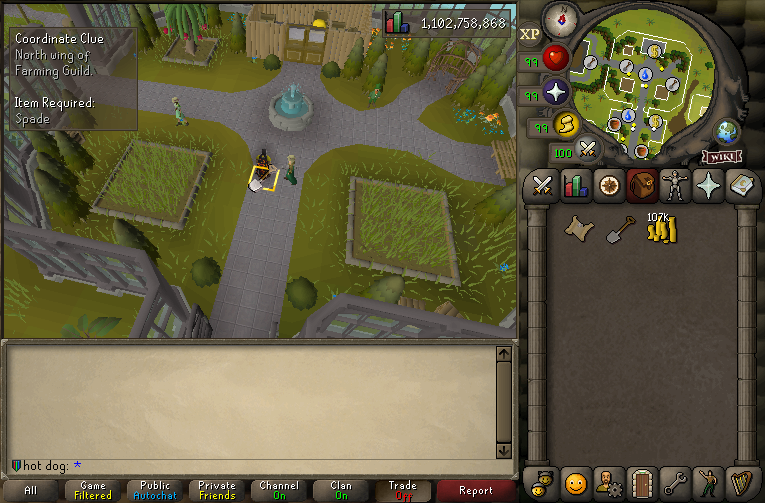Show the Worn Equipment tab
This screenshot has height=503, width=765.
click(x=675, y=186)
